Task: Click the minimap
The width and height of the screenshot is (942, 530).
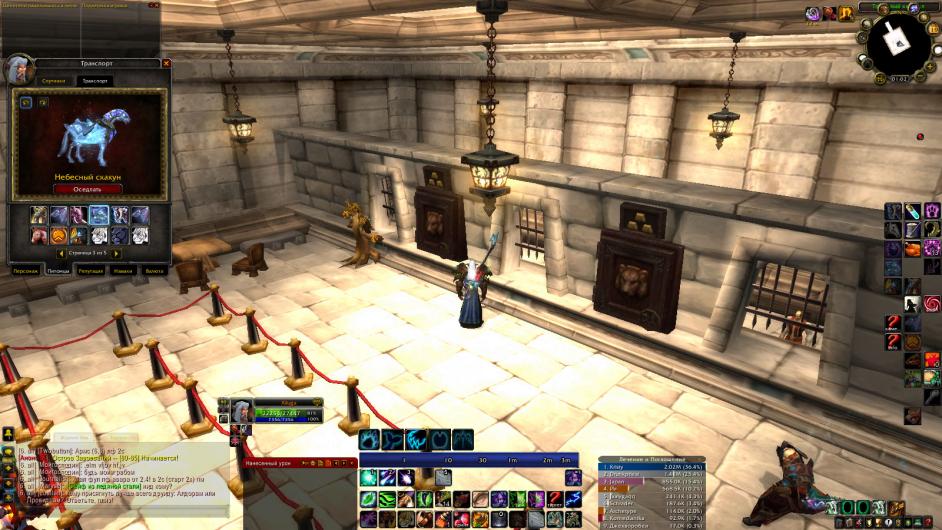Action: tap(897, 42)
